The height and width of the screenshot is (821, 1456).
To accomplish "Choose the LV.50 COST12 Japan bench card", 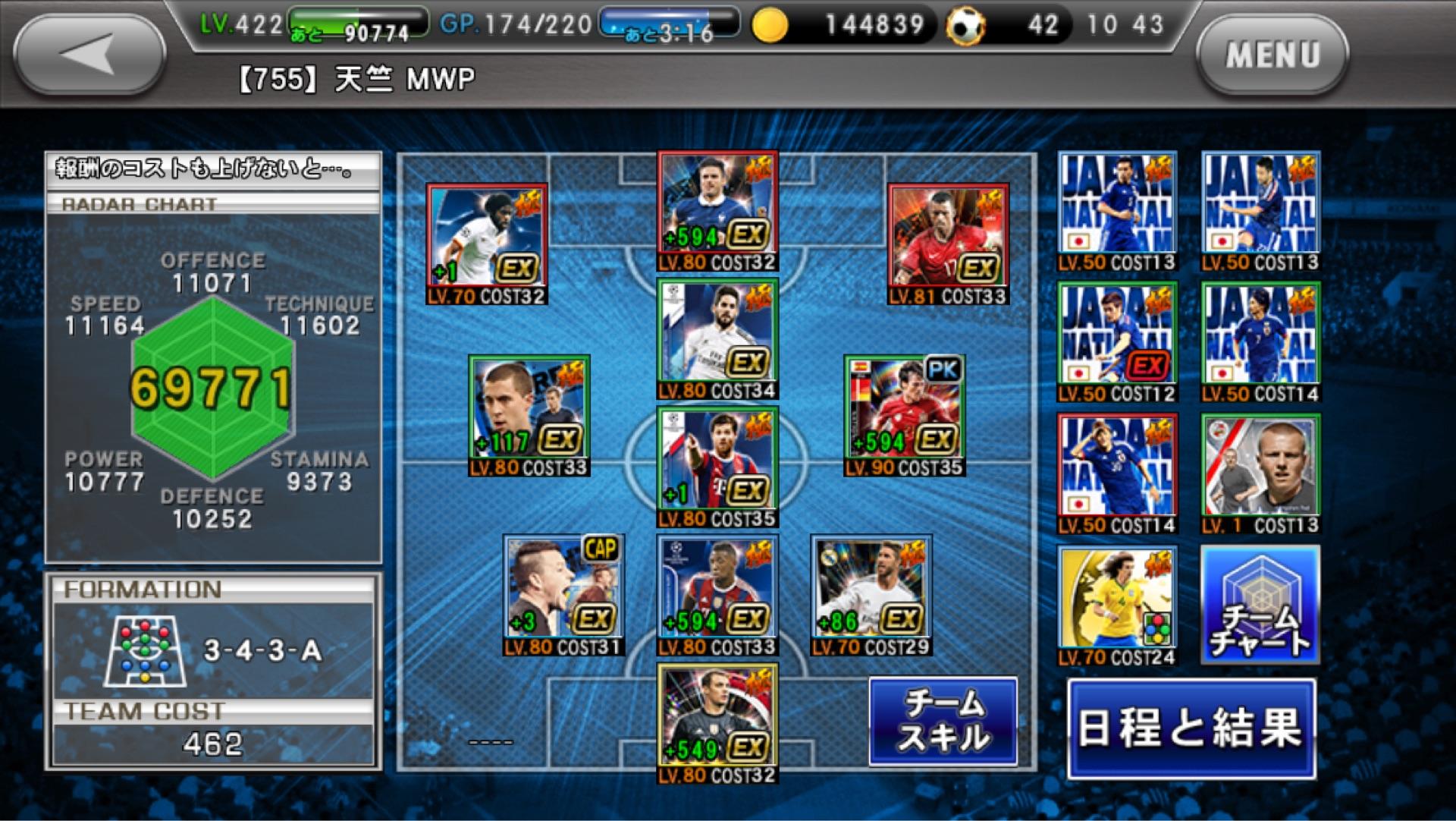I will 1117,342.
